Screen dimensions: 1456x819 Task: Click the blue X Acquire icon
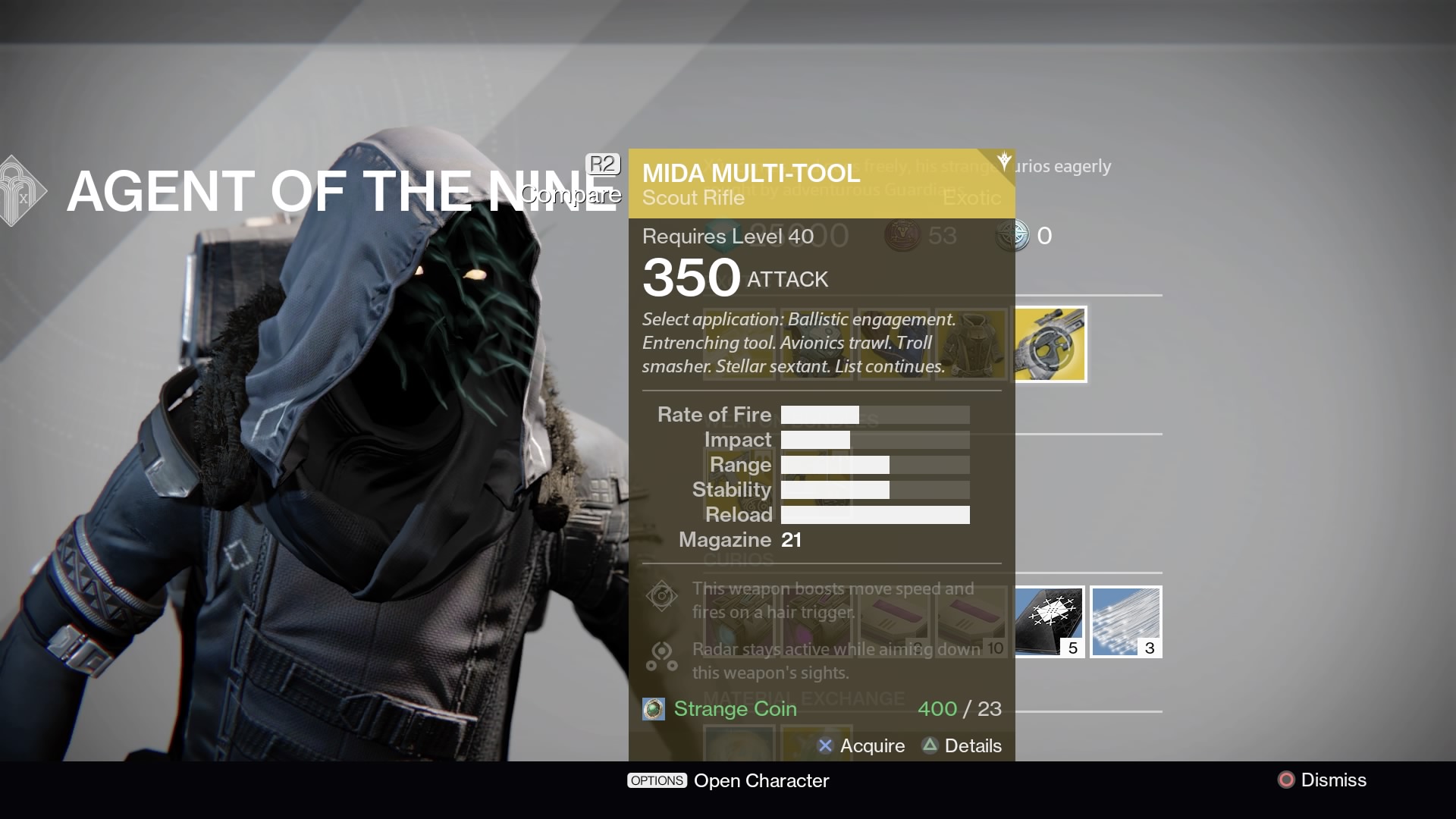[827, 746]
